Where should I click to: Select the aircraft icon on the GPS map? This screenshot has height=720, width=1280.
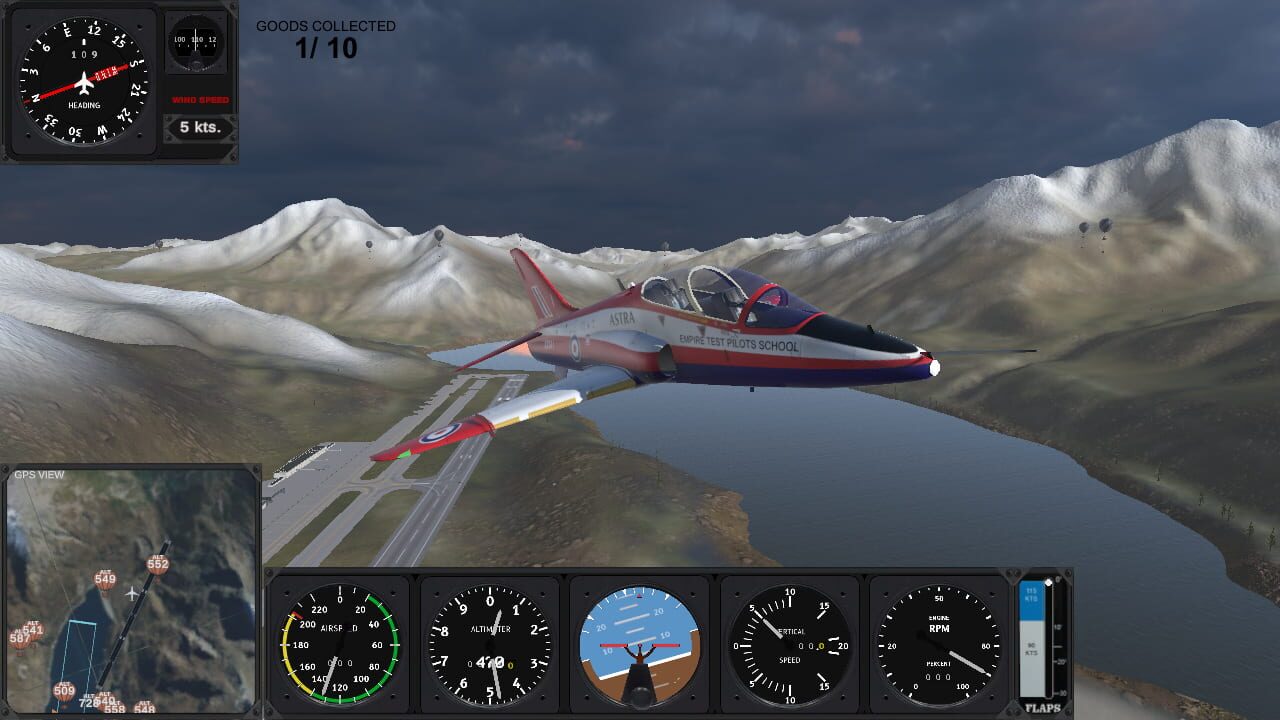(131, 592)
